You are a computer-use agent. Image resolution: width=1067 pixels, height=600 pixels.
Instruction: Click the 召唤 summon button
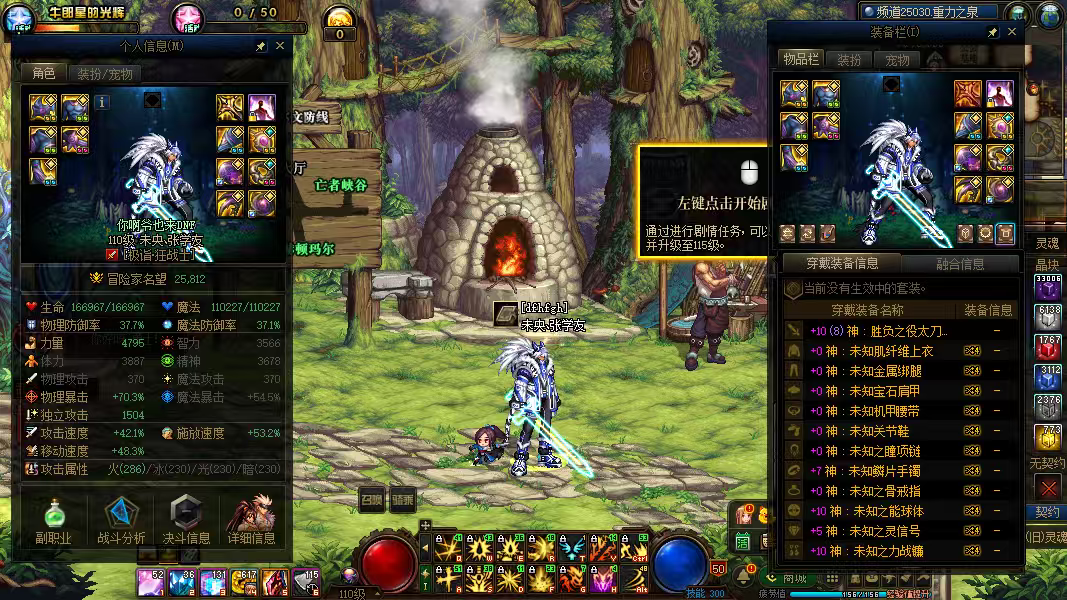[372, 500]
